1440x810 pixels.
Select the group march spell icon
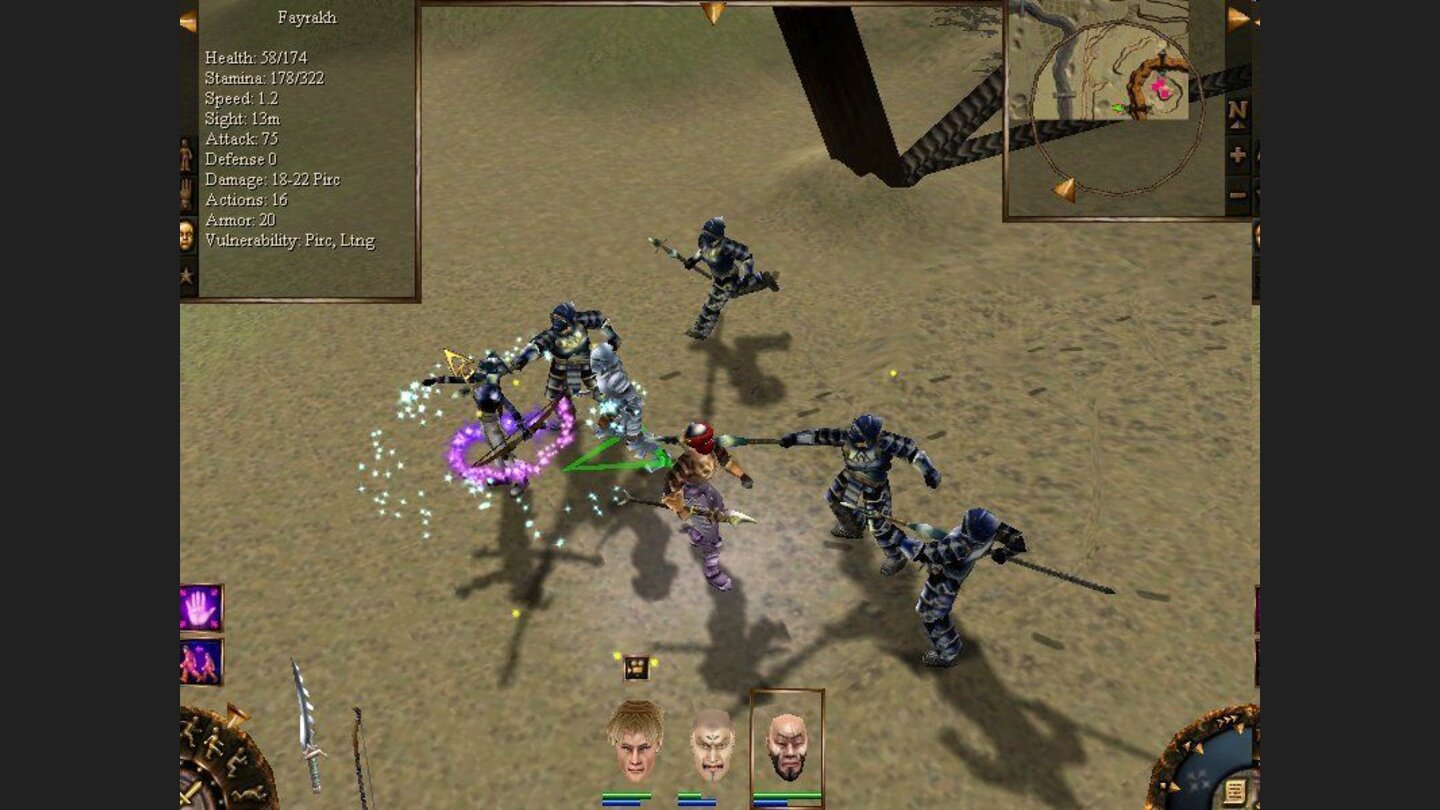click(x=197, y=660)
